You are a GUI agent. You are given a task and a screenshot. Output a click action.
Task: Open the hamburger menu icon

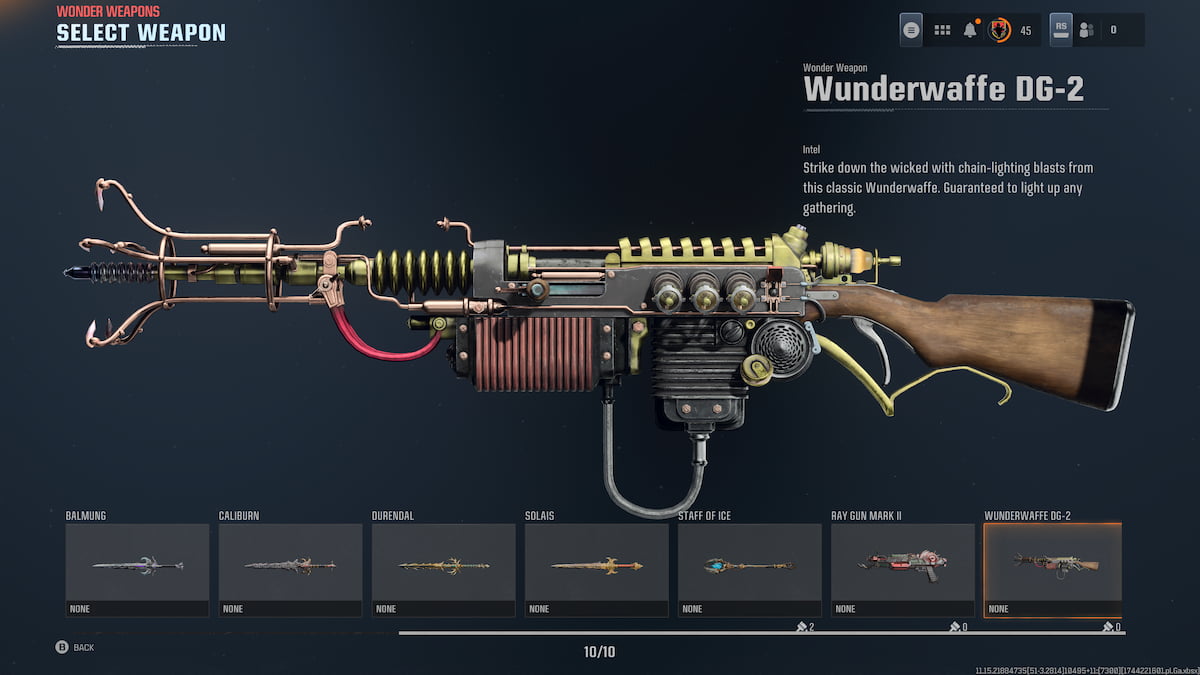coord(911,30)
